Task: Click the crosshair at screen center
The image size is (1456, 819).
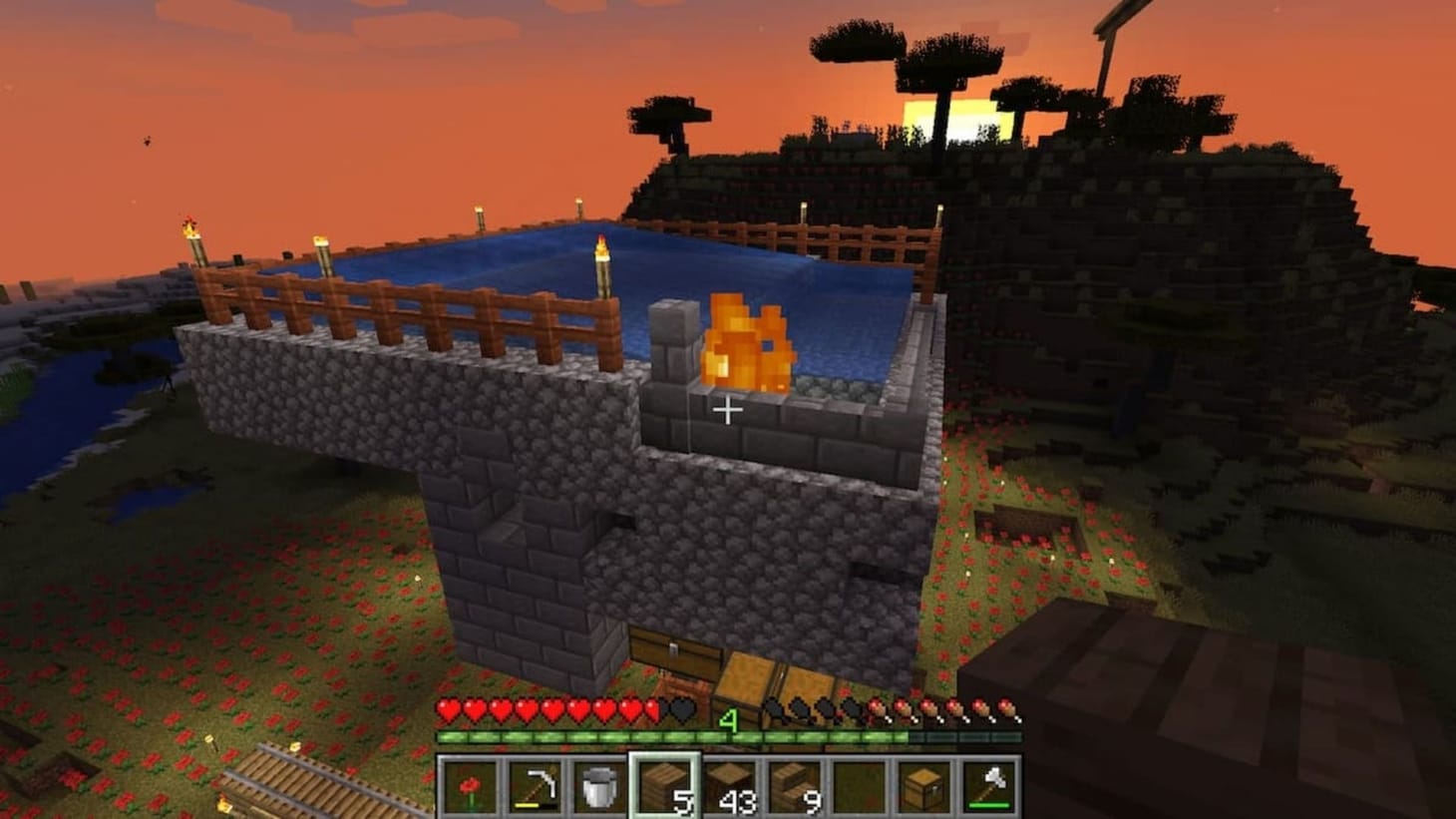Action: (728, 408)
